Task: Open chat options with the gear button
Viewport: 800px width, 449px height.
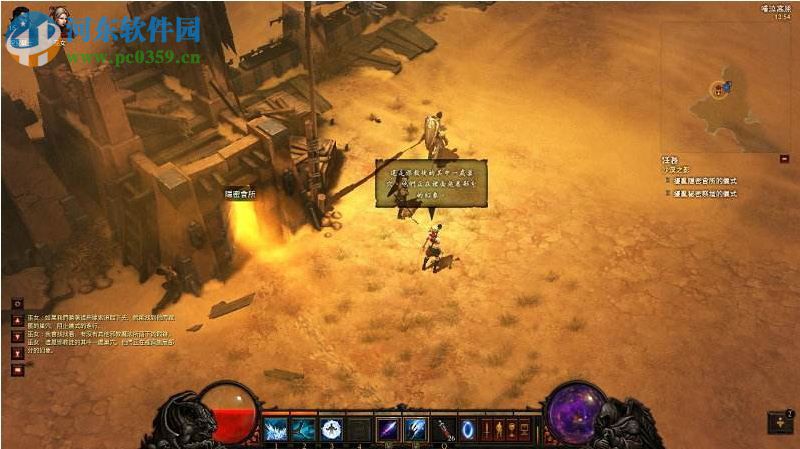Action: tap(17, 303)
